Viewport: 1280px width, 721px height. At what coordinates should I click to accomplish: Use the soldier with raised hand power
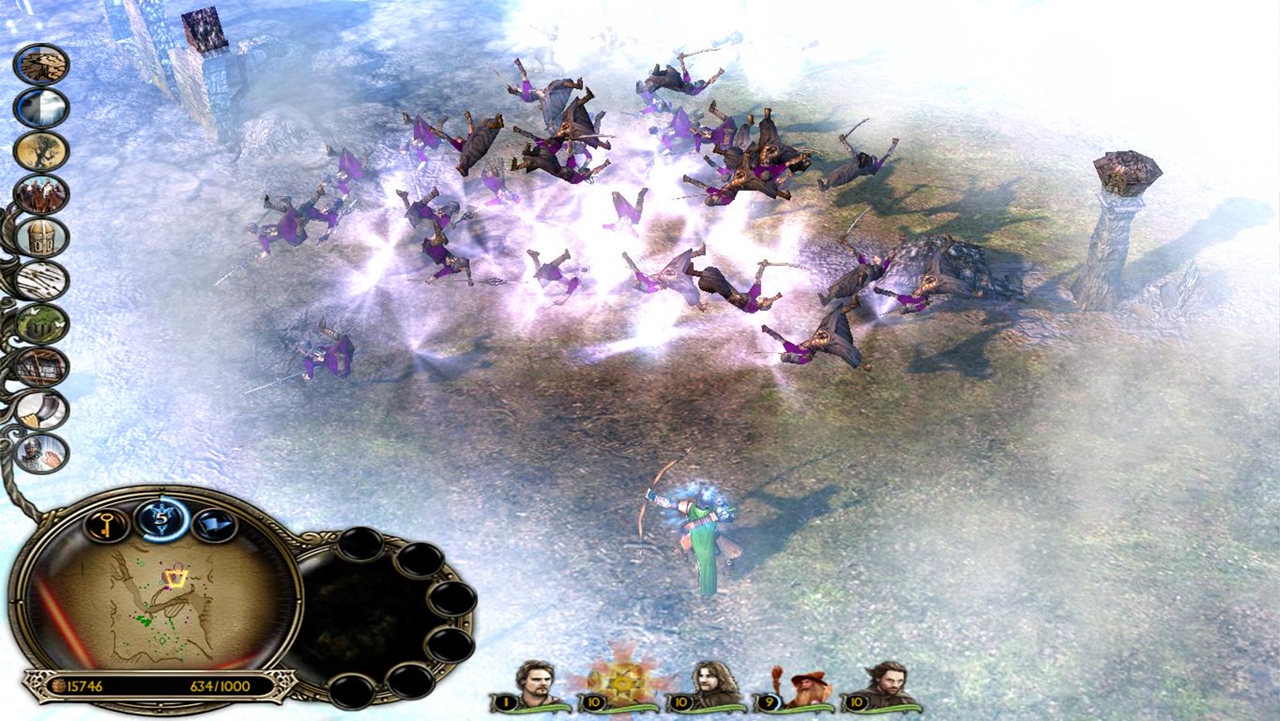pos(41,453)
